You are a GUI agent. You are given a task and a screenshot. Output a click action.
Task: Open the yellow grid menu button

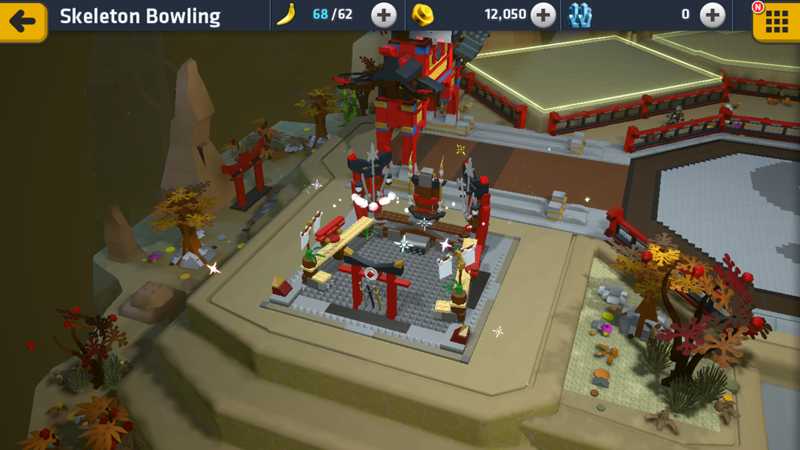(776, 20)
